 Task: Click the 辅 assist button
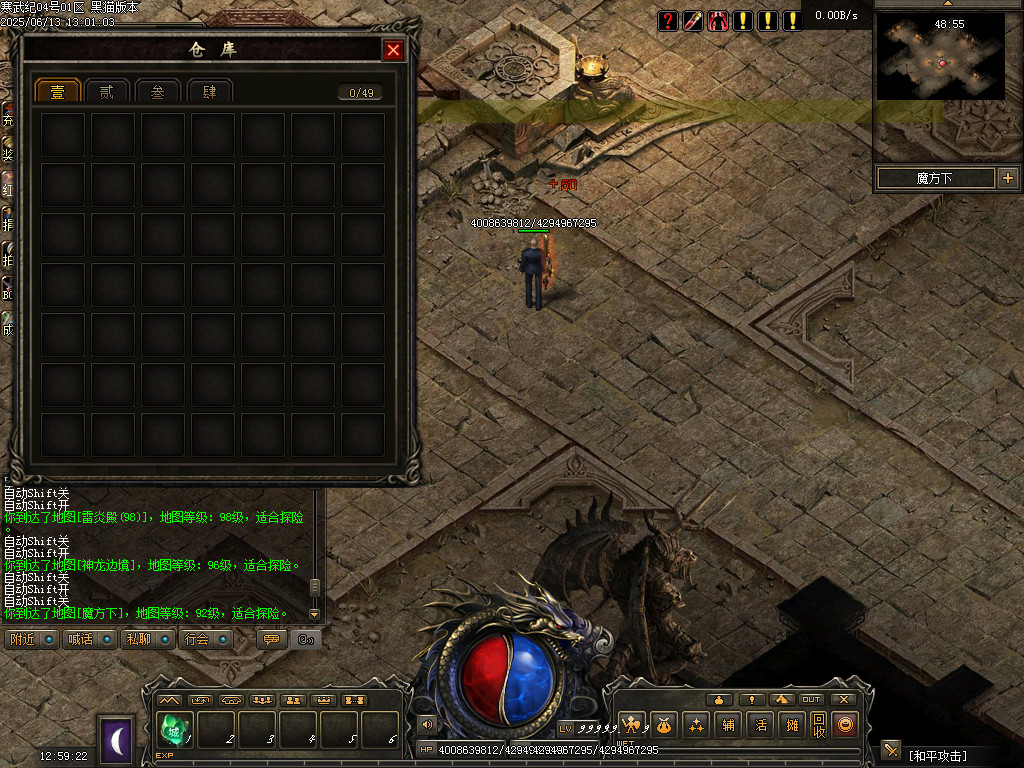[x=729, y=725]
